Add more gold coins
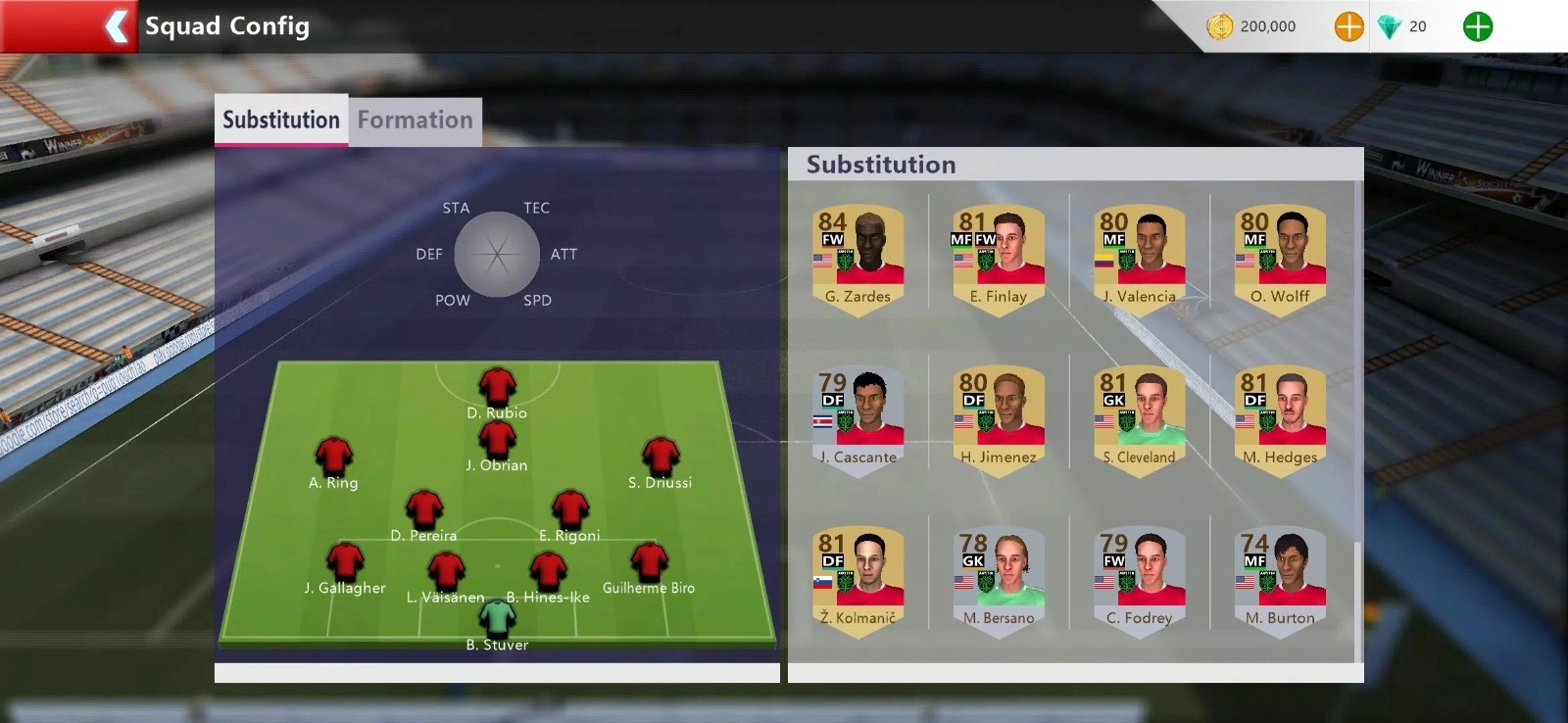Screen dimensions: 1568x723 [x=1348, y=26]
